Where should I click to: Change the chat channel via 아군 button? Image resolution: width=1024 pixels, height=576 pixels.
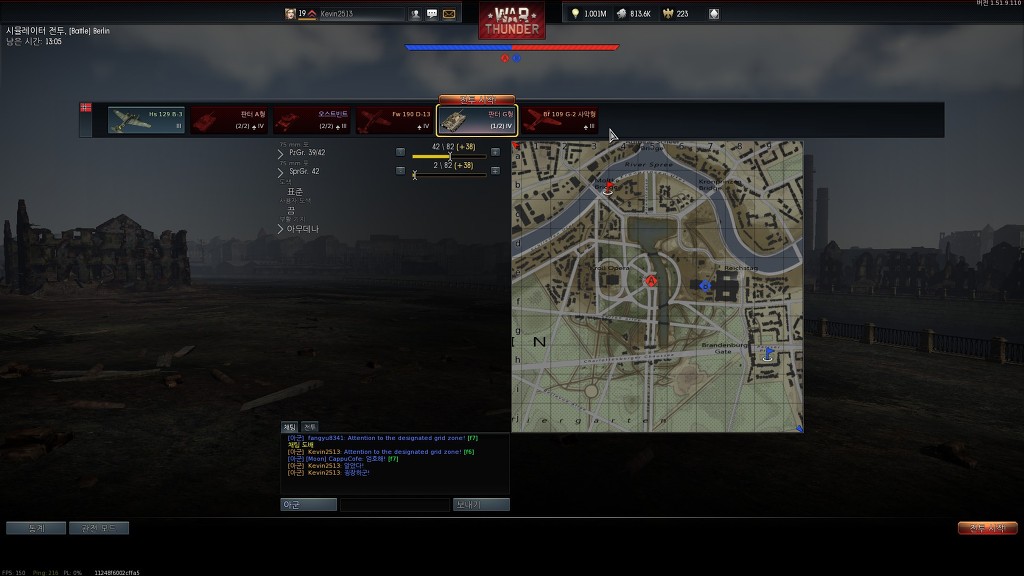pos(308,505)
